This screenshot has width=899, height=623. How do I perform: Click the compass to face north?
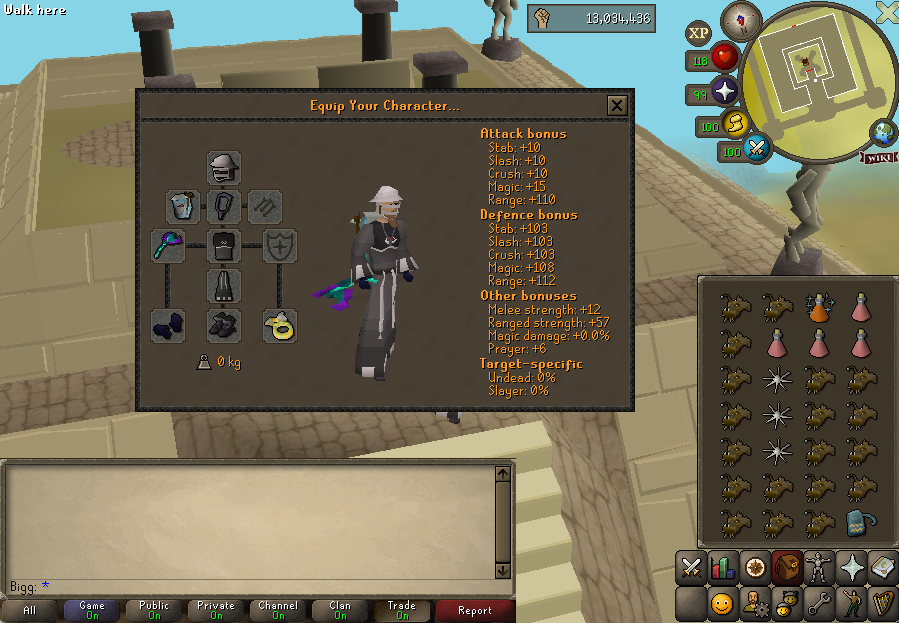(741, 20)
